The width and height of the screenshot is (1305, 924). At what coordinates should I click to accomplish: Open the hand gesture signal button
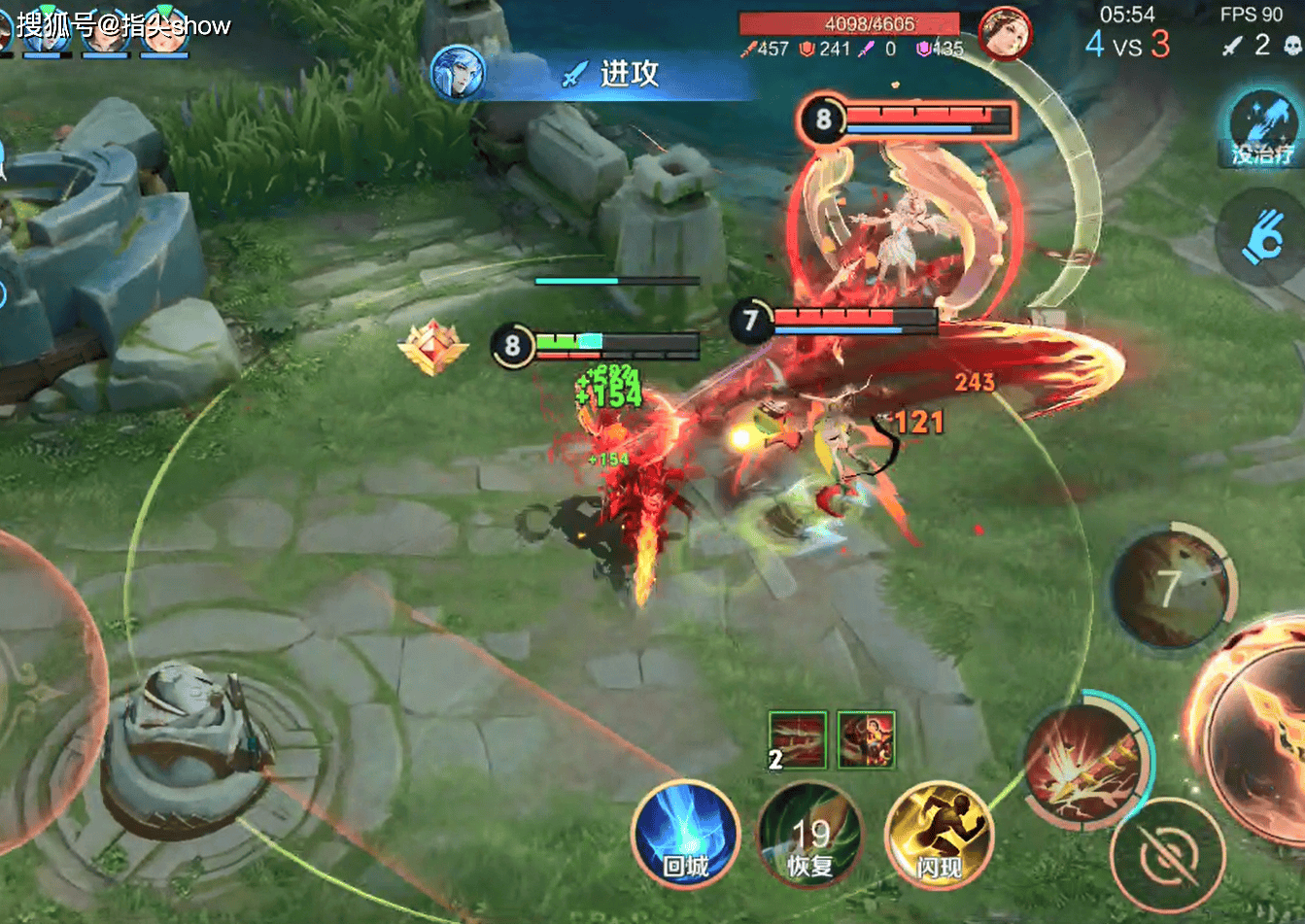point(1262,237)
